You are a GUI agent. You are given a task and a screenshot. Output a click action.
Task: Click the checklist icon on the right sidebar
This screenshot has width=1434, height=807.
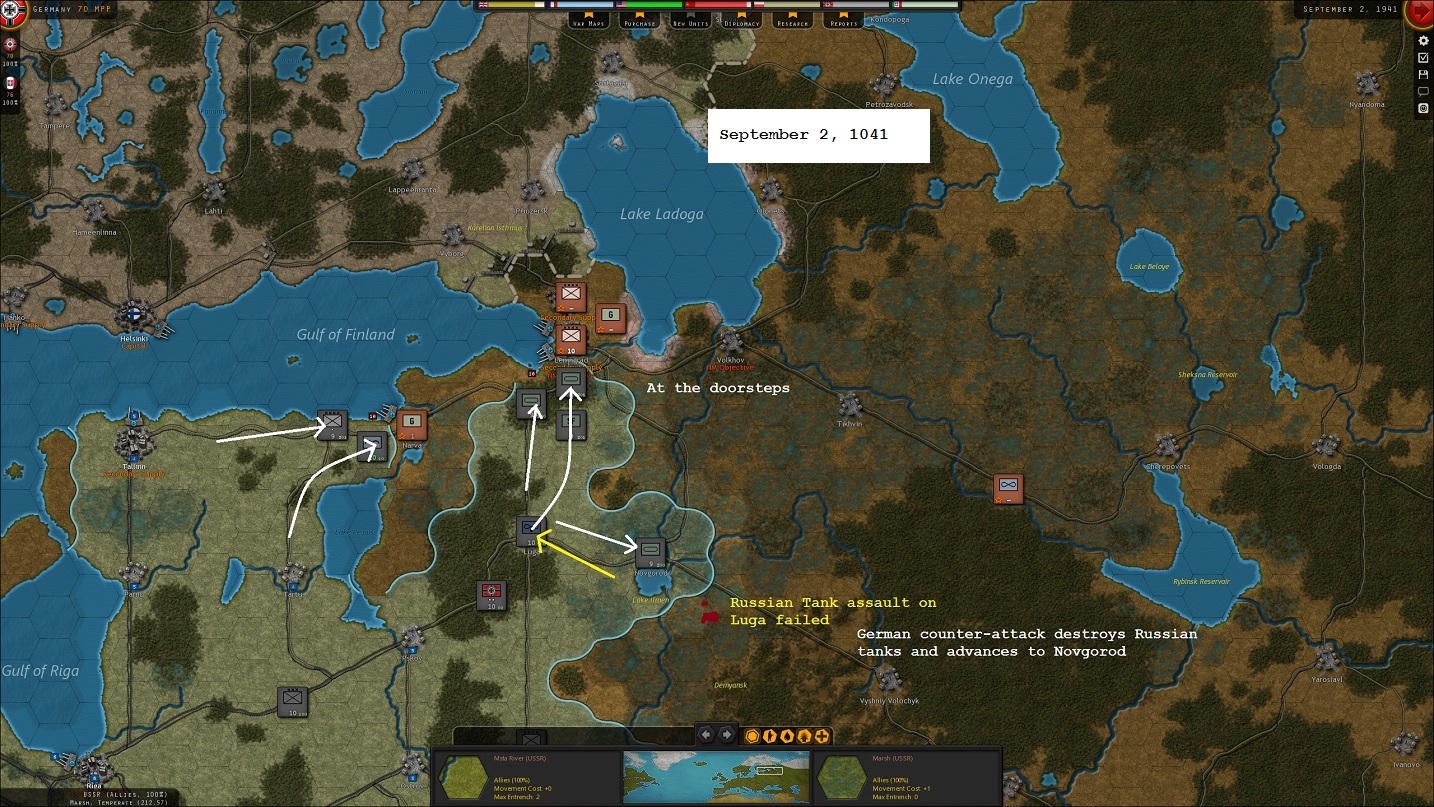coord(1424,57)
